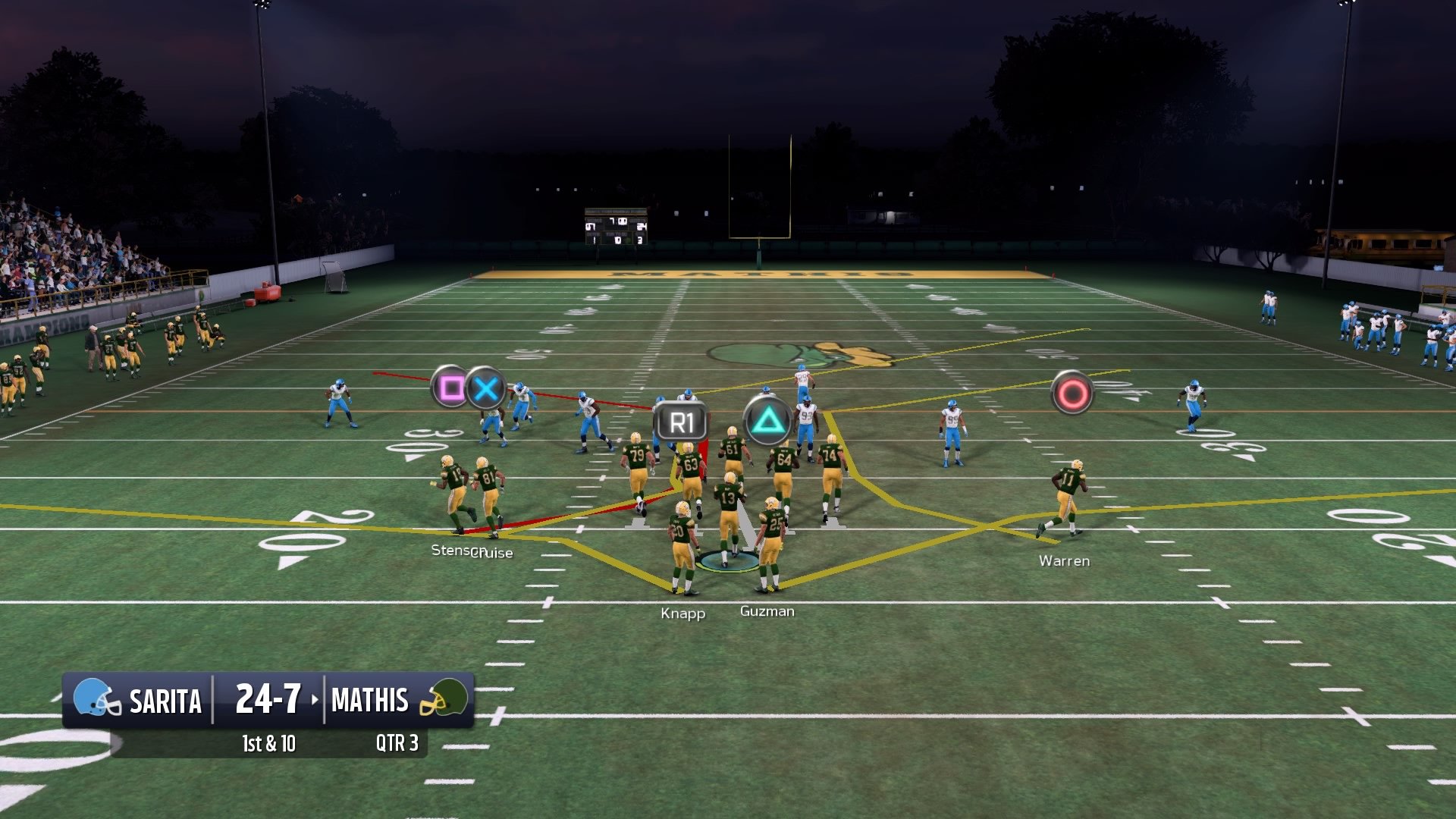
Task: Select the Knapp name label
Action: click(x=682, y=614)
